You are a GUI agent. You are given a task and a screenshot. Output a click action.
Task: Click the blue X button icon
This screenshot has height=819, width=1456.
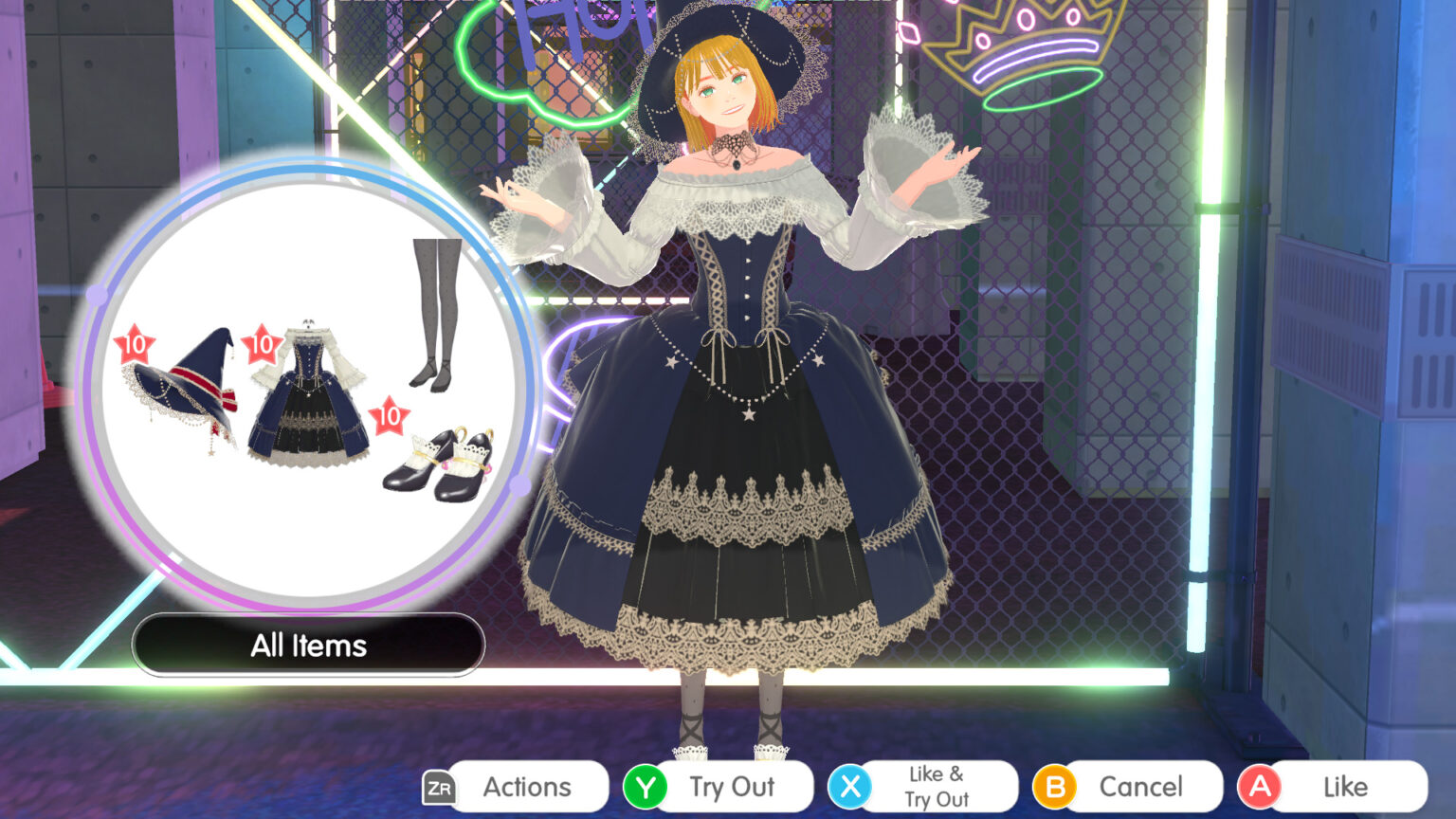click(x=852, y=786)
